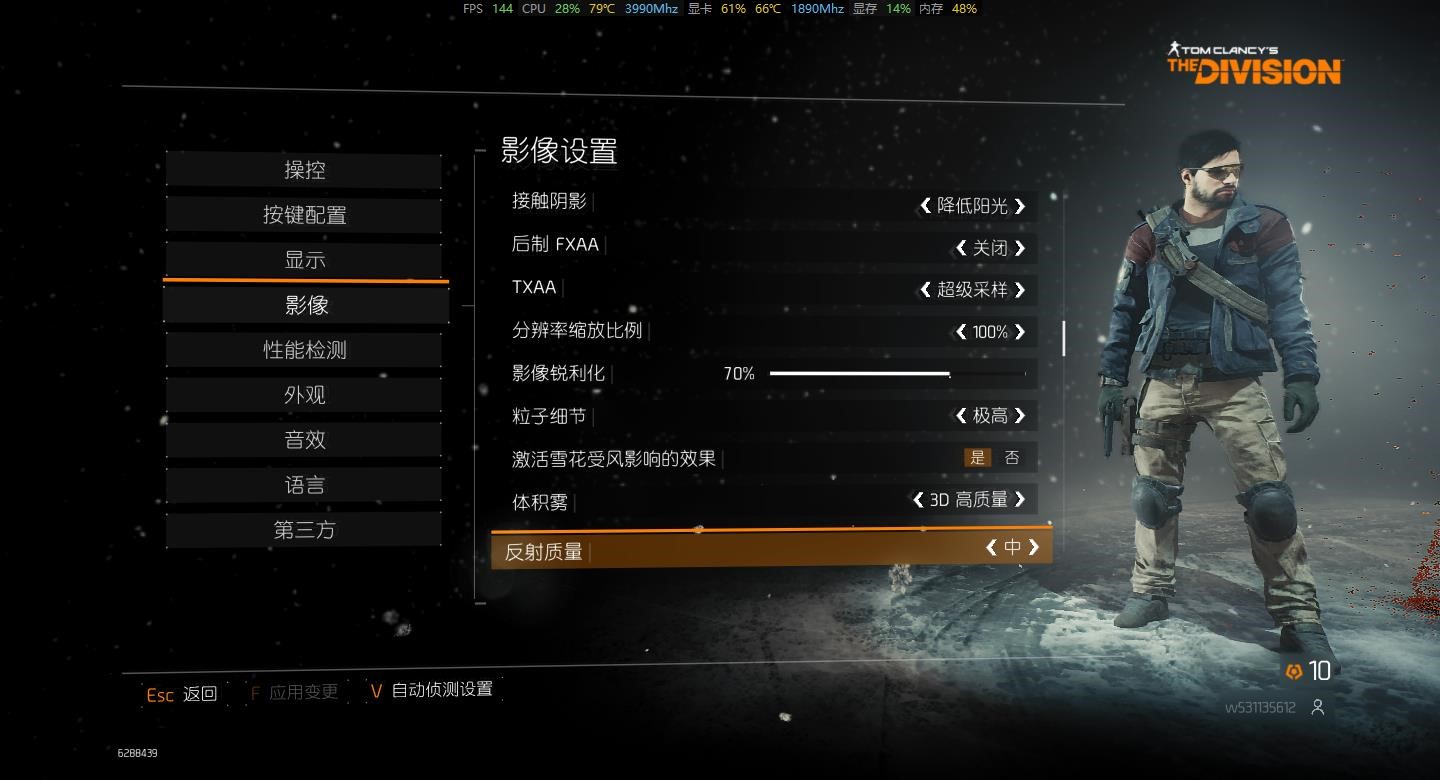Open the 第三方 third-party settings
This screenshot has width=1440, height=780.
(304, 530)
